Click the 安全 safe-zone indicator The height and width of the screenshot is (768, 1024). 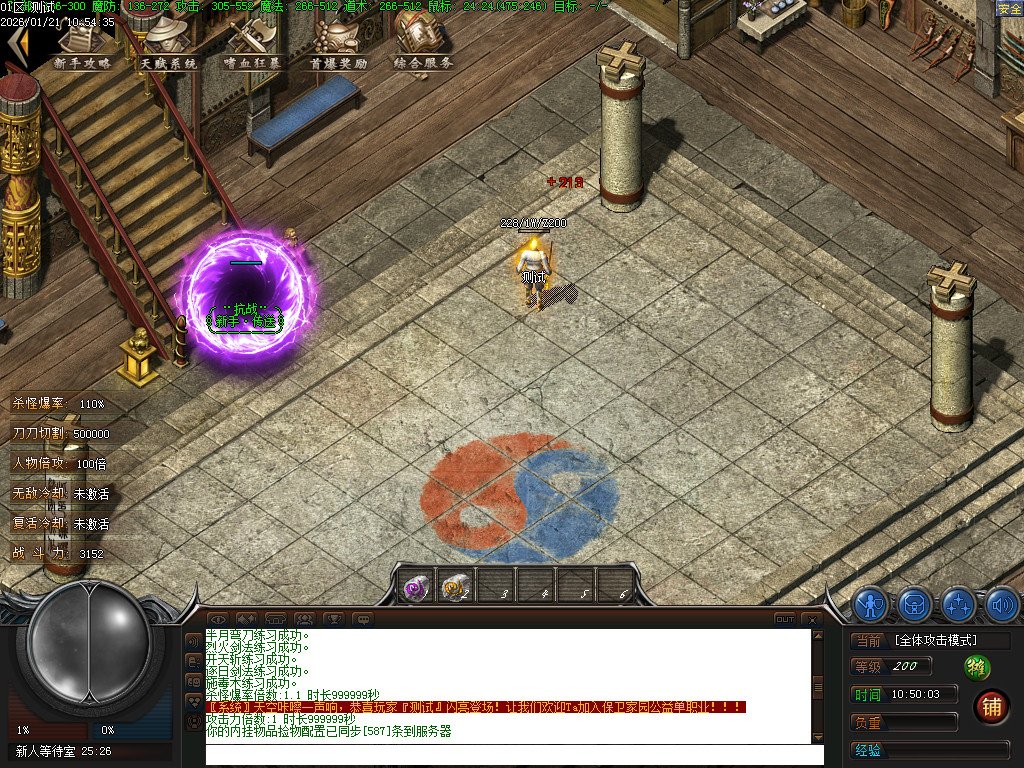(1009, 9)
